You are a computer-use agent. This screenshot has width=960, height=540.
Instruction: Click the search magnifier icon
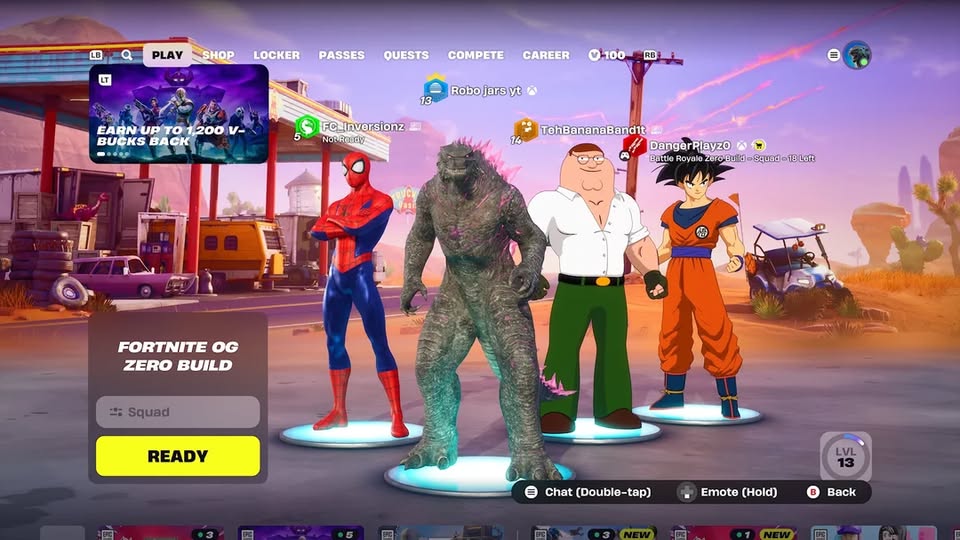point(127,55)
